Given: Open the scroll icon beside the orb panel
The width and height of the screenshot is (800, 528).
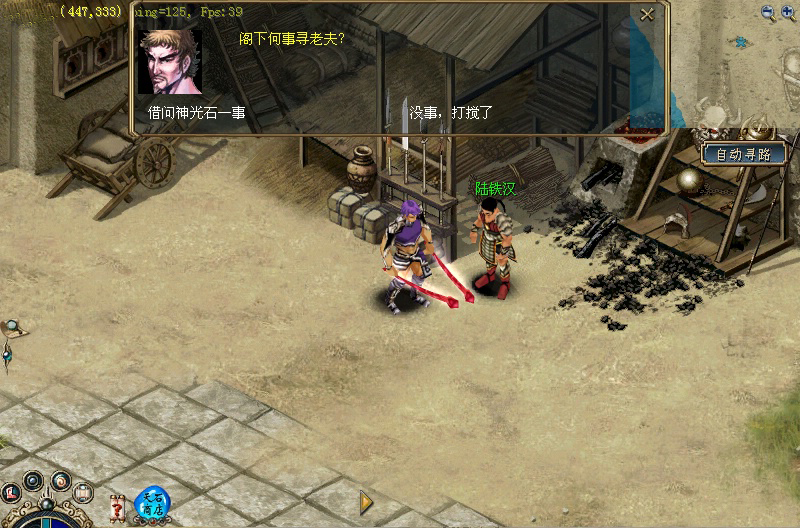Looking at the screenshot, I should tap(84, 492).
